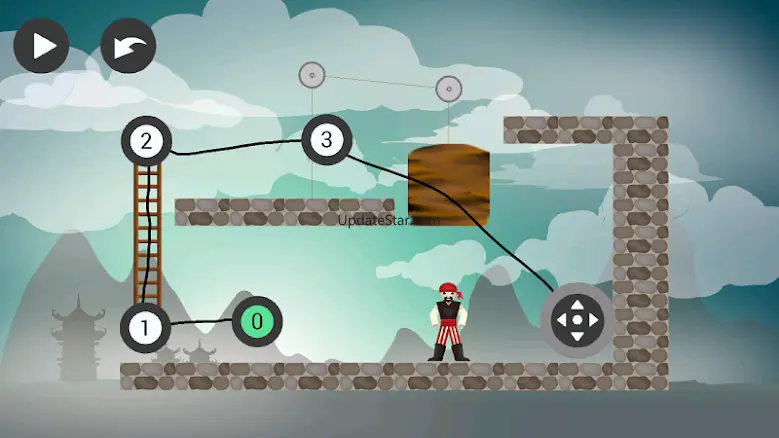This screenshot has width=779, height=438.
Task: Select waypoint number 1
Action: (x=146, y=328)
